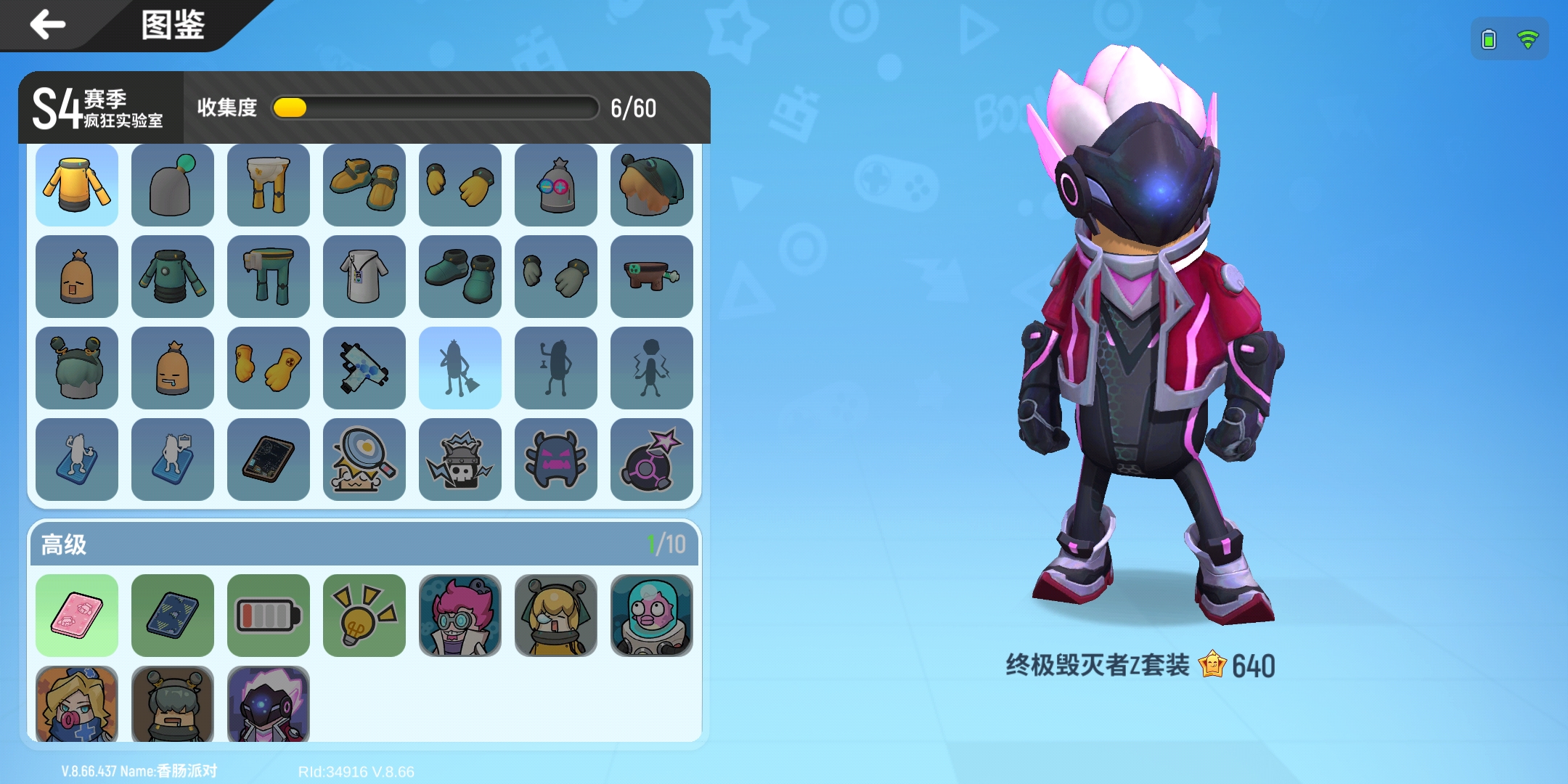Click the 收集度 progress bar

(434, 107)
